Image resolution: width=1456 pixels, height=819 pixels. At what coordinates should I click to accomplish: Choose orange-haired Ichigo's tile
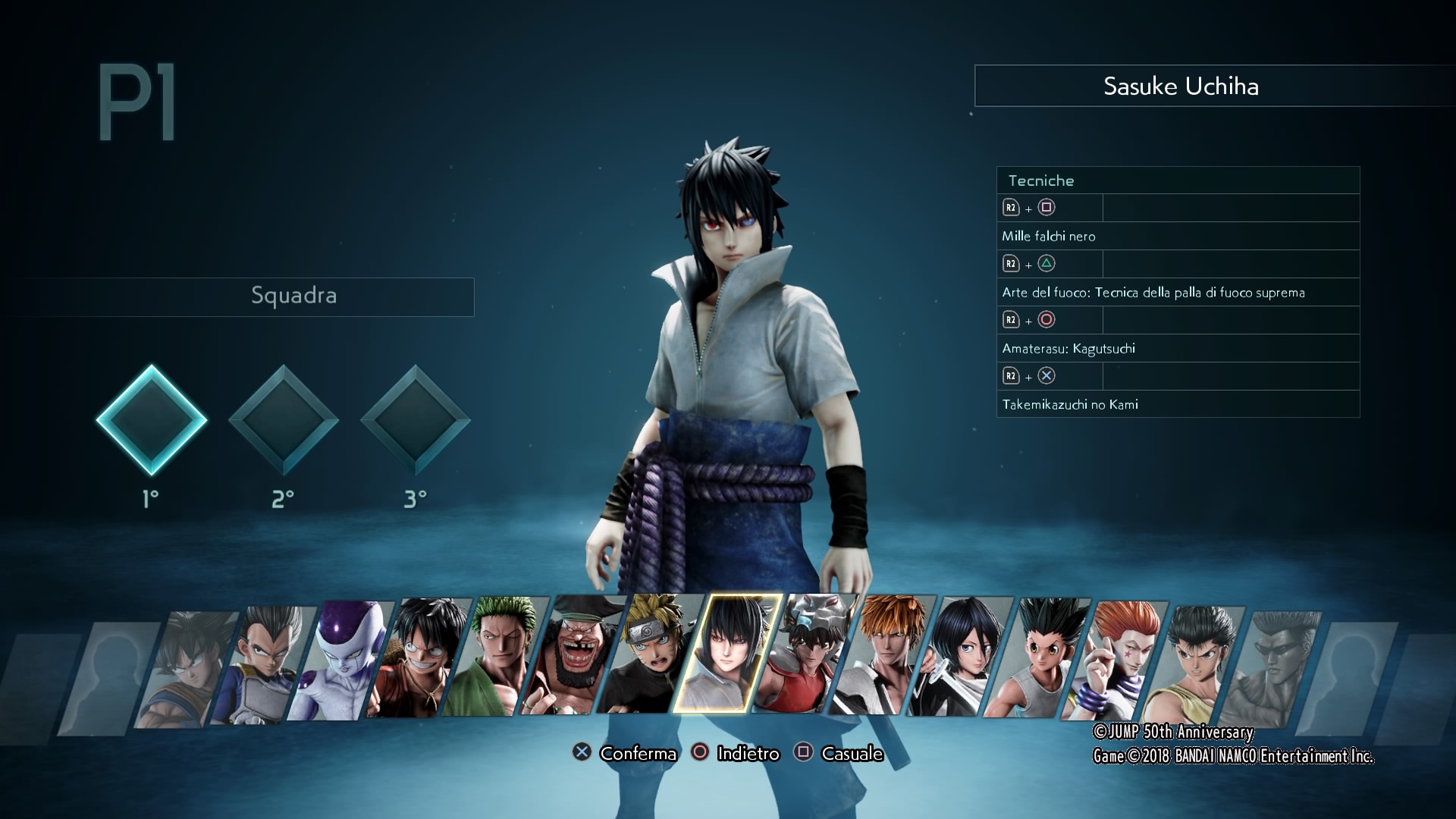tap(882, 654)
